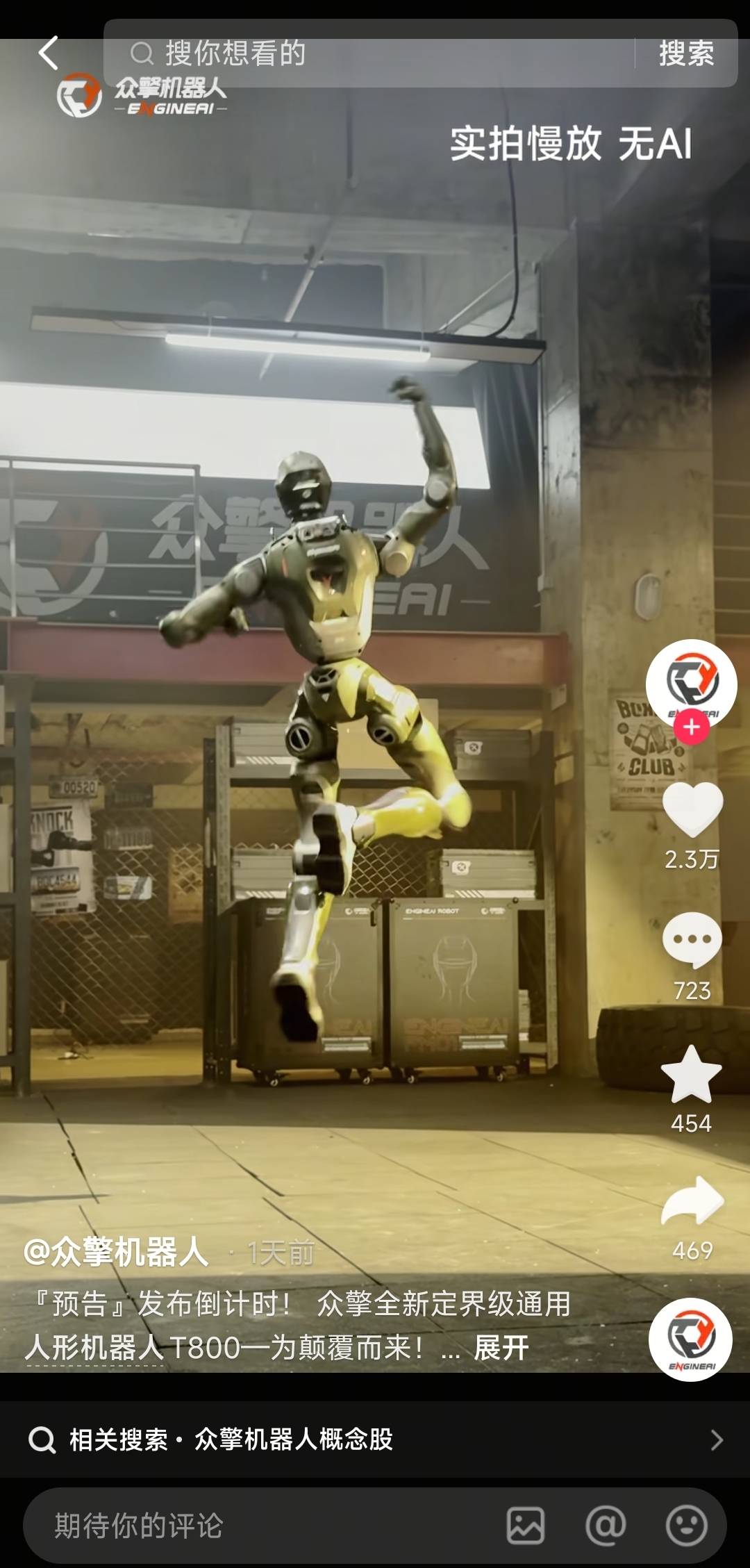Expand the caption with 展开

coord(501,1348)
